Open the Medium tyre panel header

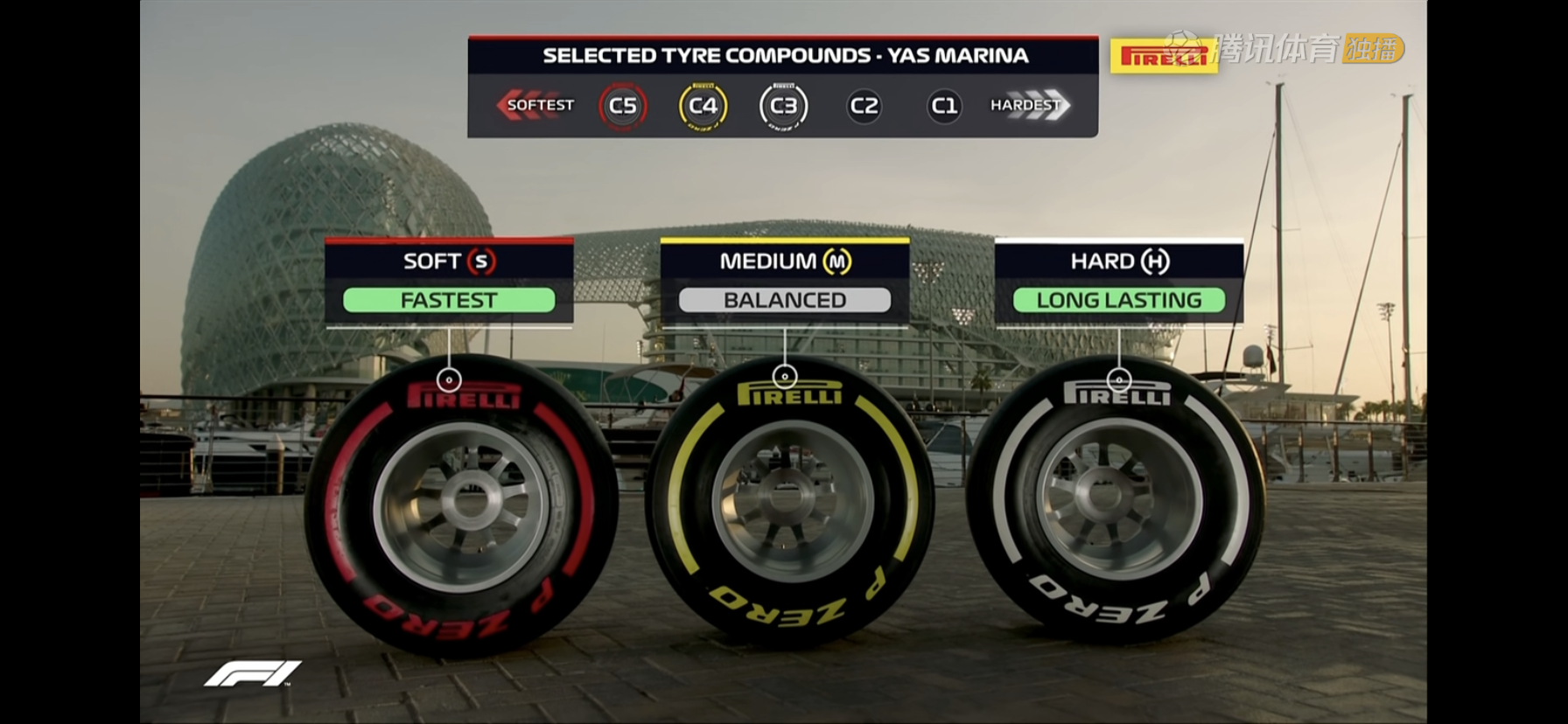pos(785,261)
